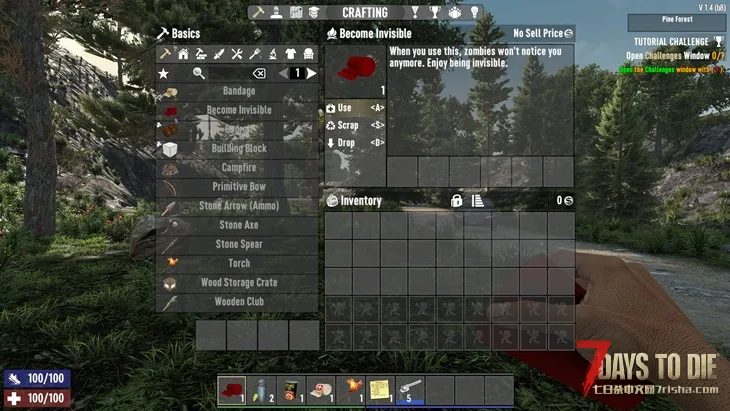Toggle the inventory lock icon
Viewport: 730px width, 411px height.
(457, 201)
